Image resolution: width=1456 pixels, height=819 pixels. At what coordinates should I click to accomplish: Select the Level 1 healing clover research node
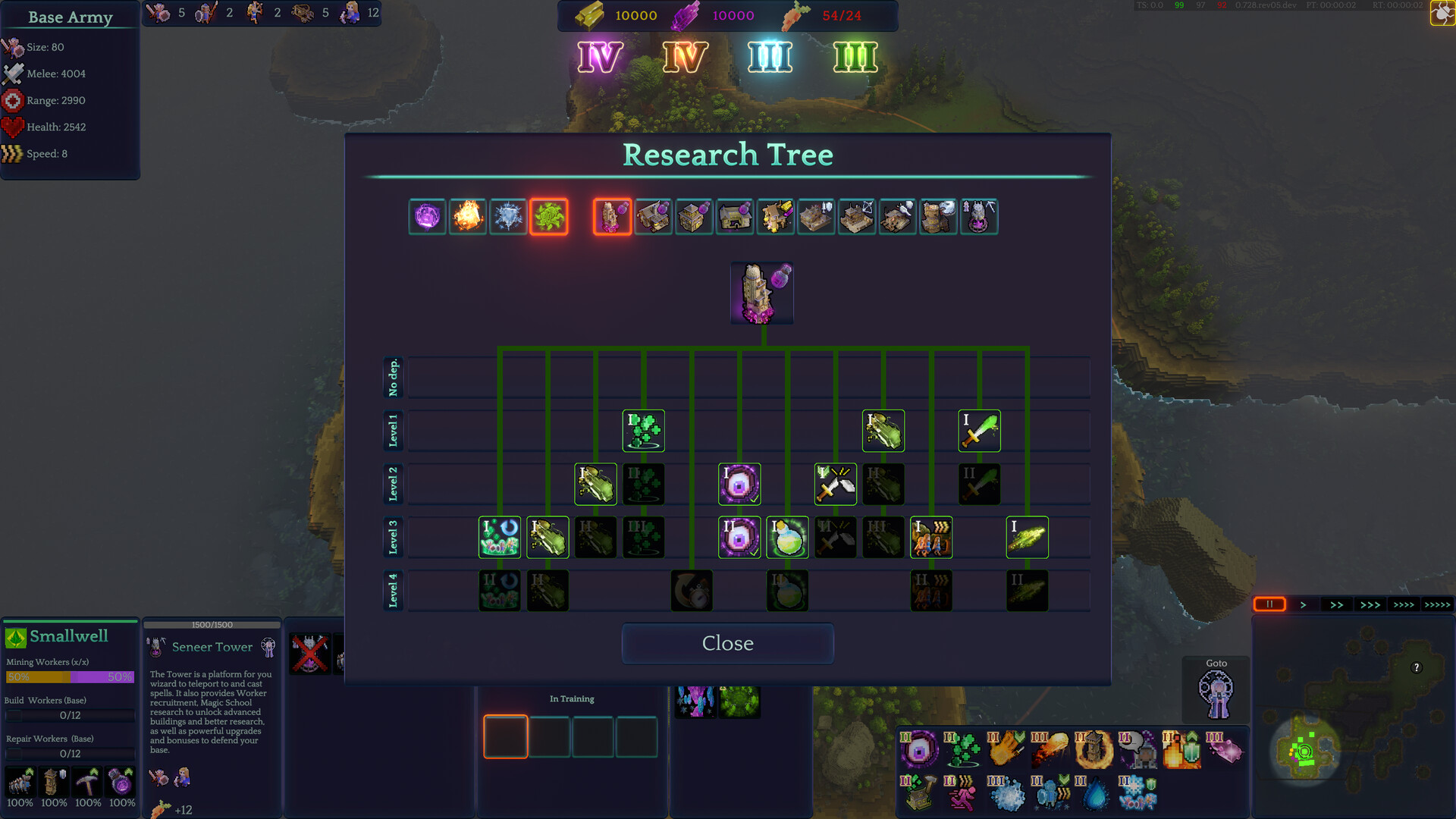(643, 431)
